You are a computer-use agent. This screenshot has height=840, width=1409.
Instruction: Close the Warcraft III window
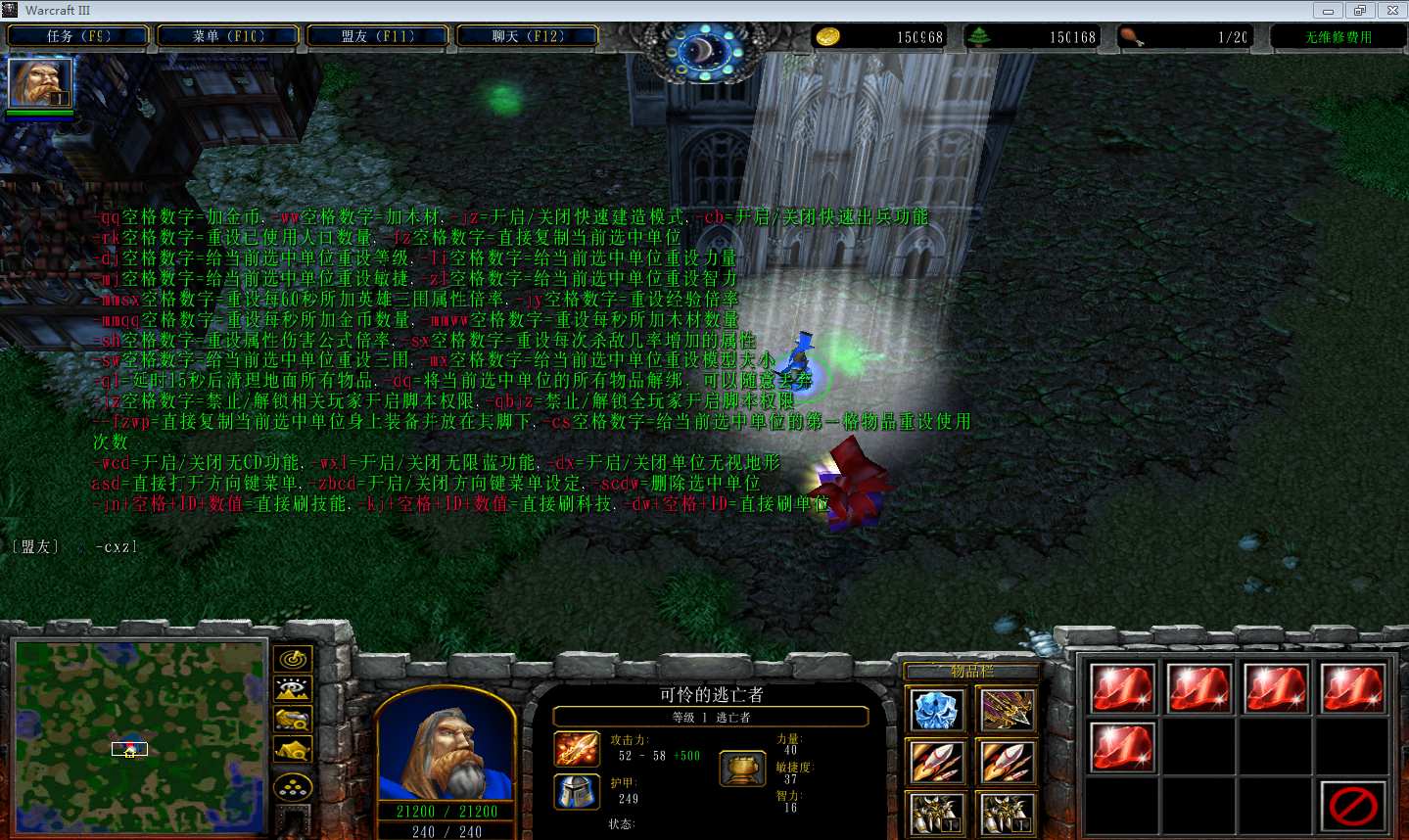pyautogui.click(x=1391, y=11)
